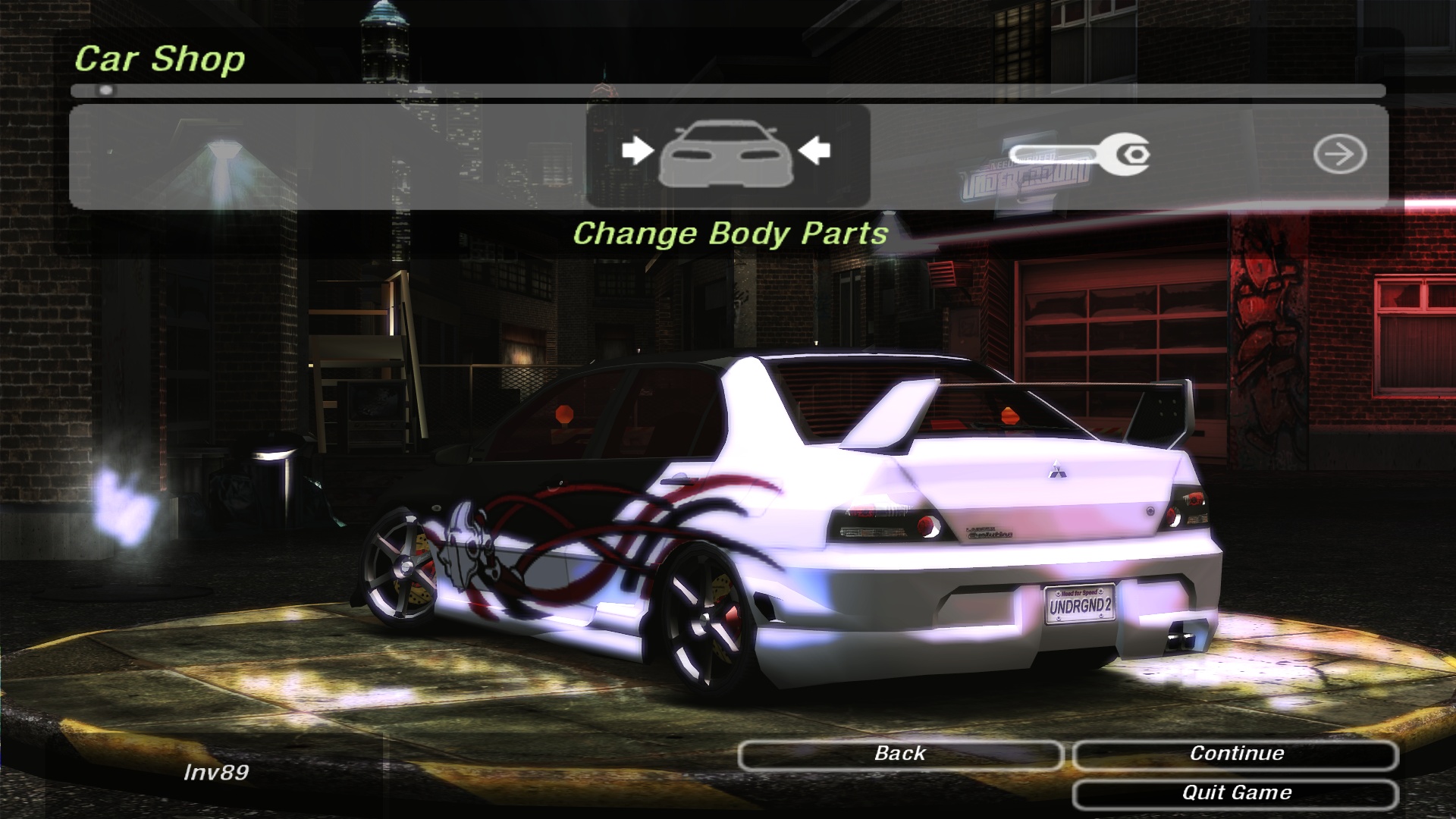Go Back to the previous menu
This screenshot has width=1456, height=819.
pyautogui.click(x=900, y=755)
